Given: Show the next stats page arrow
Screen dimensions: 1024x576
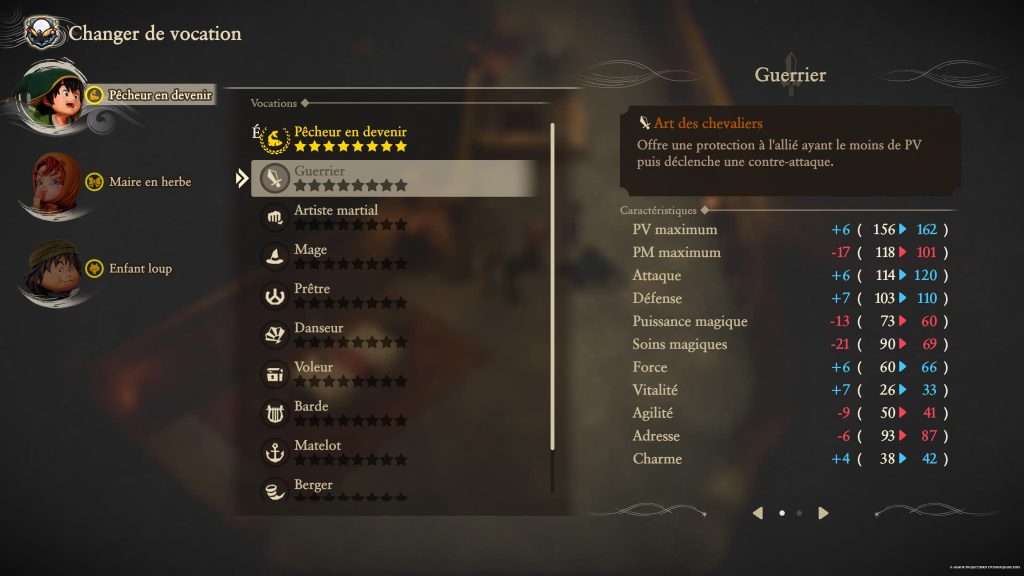Looking at the screenshot, I should pyautogui.click(x=823, y=513).
